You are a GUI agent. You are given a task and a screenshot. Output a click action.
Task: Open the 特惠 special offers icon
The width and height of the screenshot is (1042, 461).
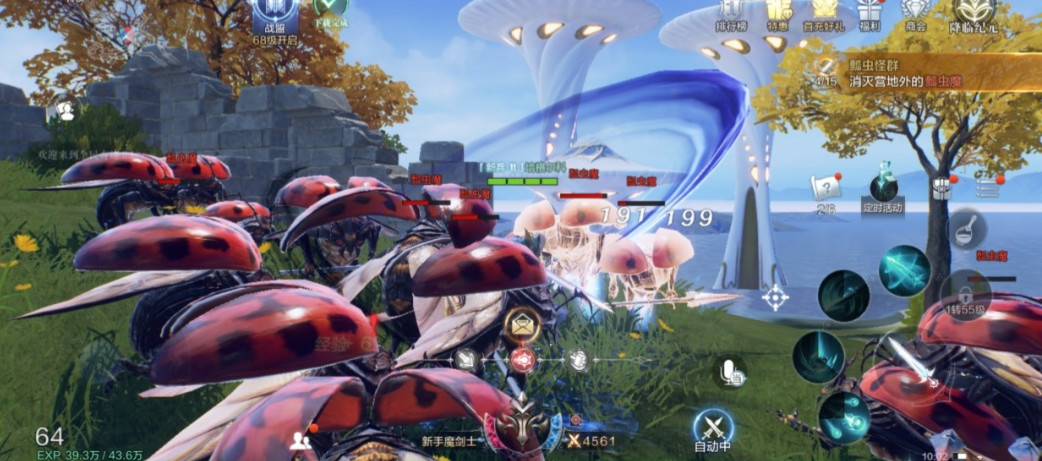click(x=779, y=13)
